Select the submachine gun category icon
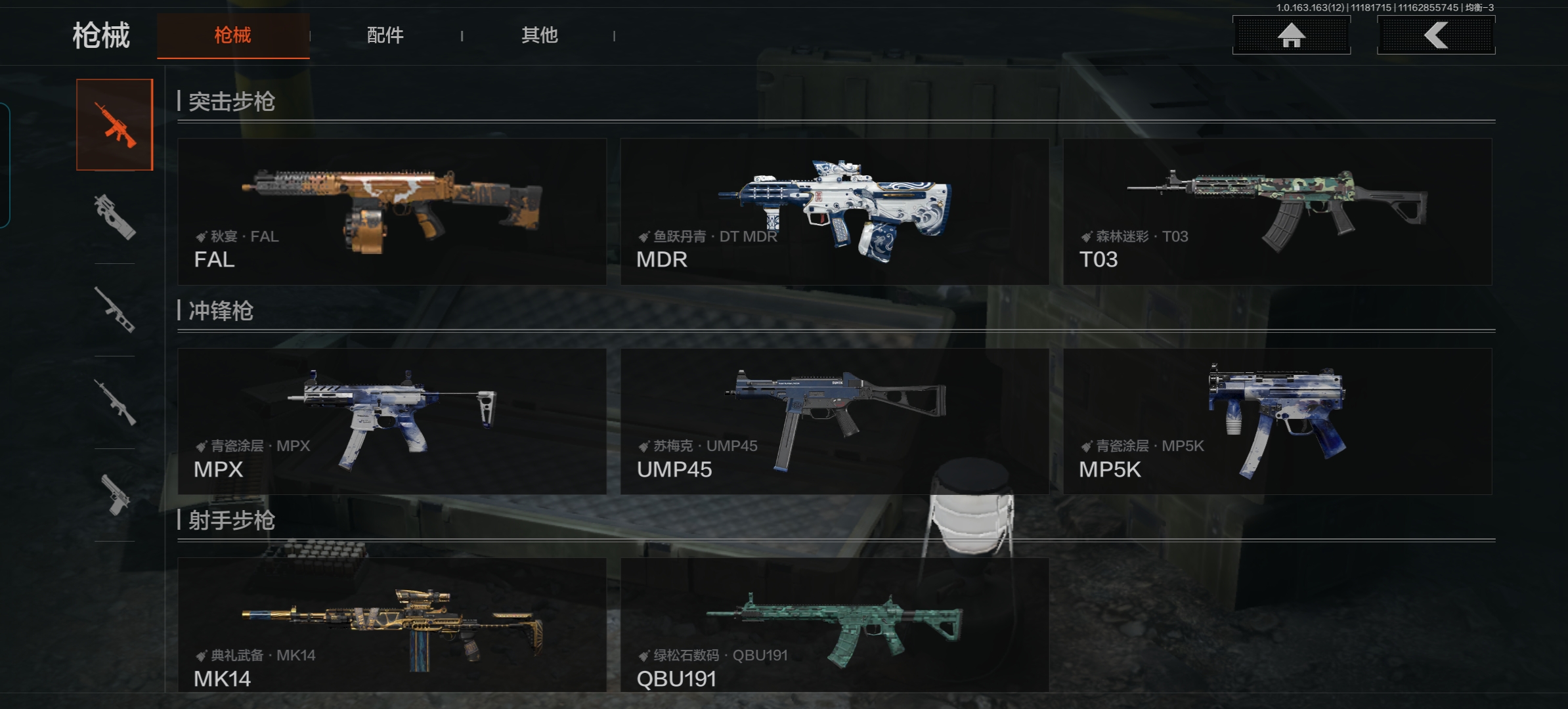 pyautogui.click(x=115, y=217)
